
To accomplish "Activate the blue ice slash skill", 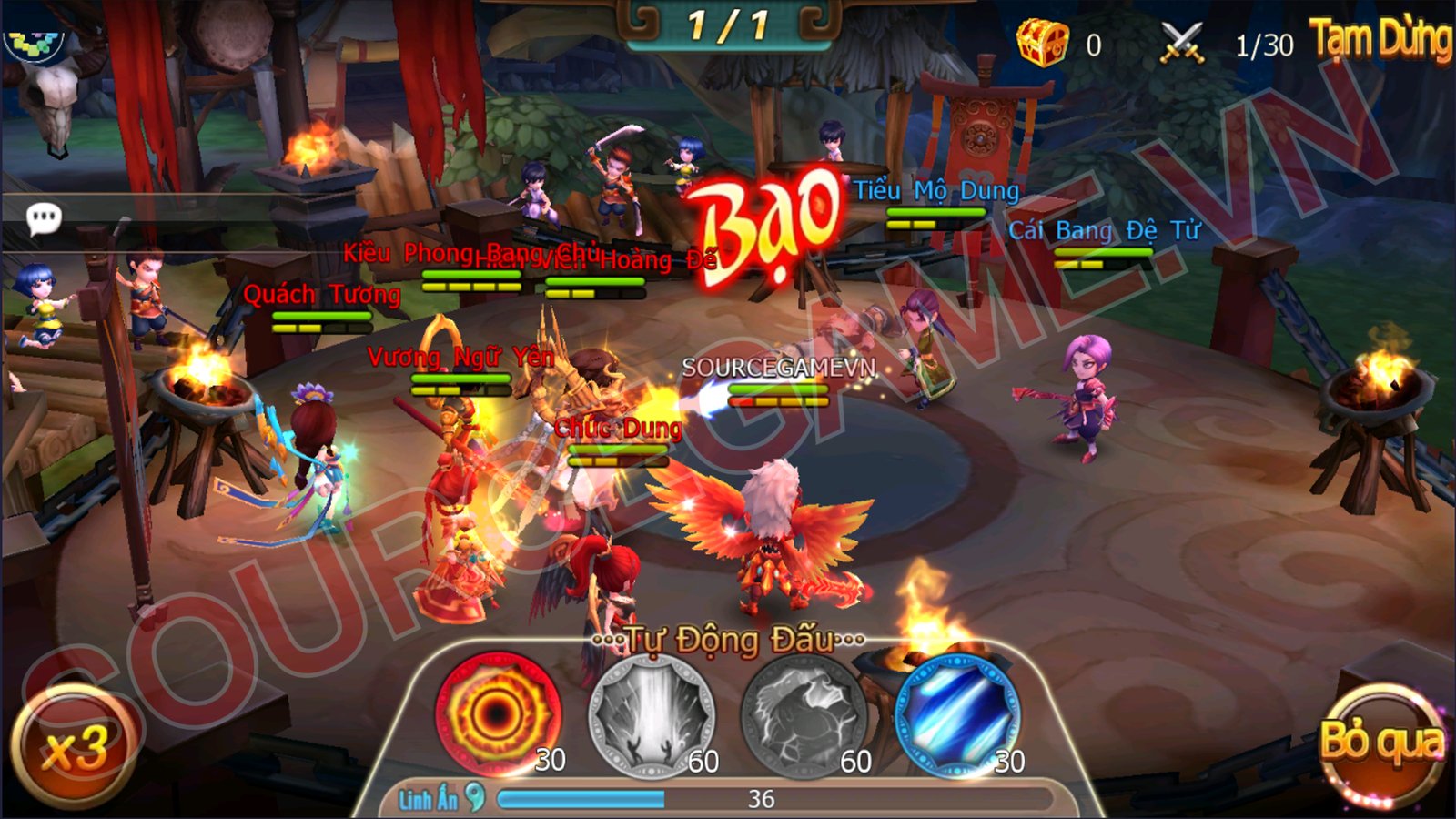I will [x=955, y=714].
